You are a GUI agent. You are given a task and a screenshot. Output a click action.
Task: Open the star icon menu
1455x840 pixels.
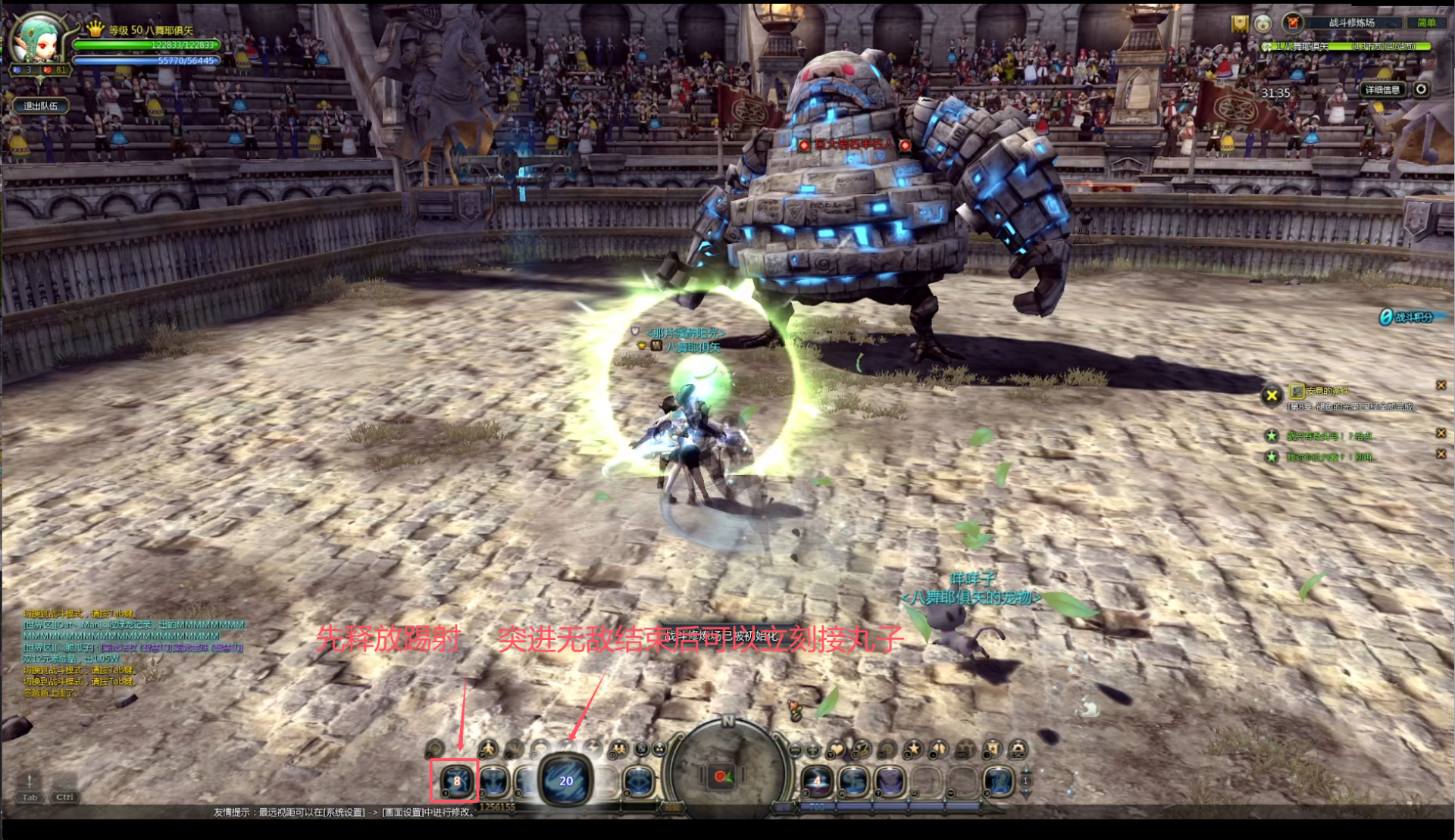tap(913, 750)
